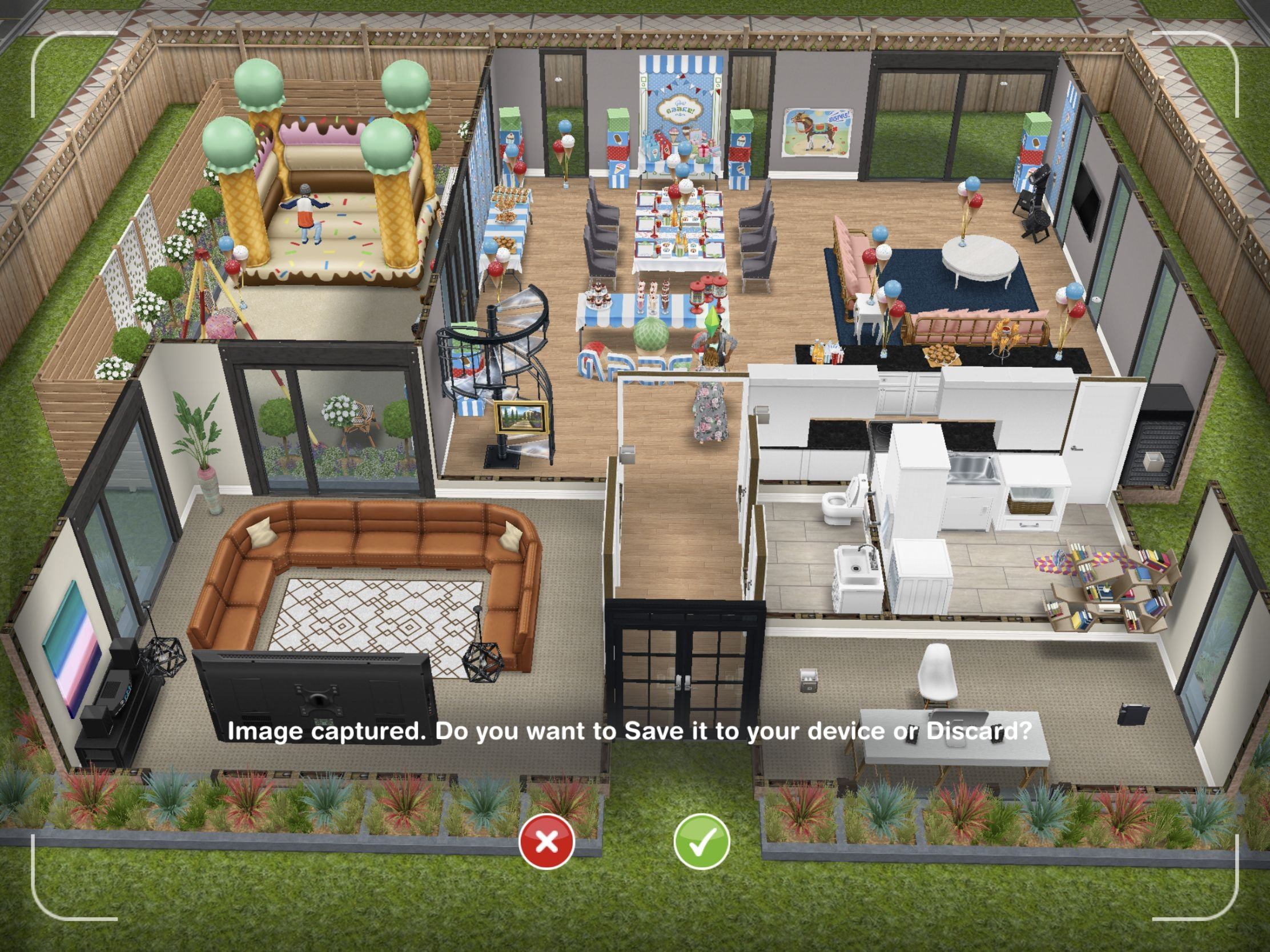Save the captured image with green checkmark
Screen dimensions: 1270x952
[x=701, y=841]
